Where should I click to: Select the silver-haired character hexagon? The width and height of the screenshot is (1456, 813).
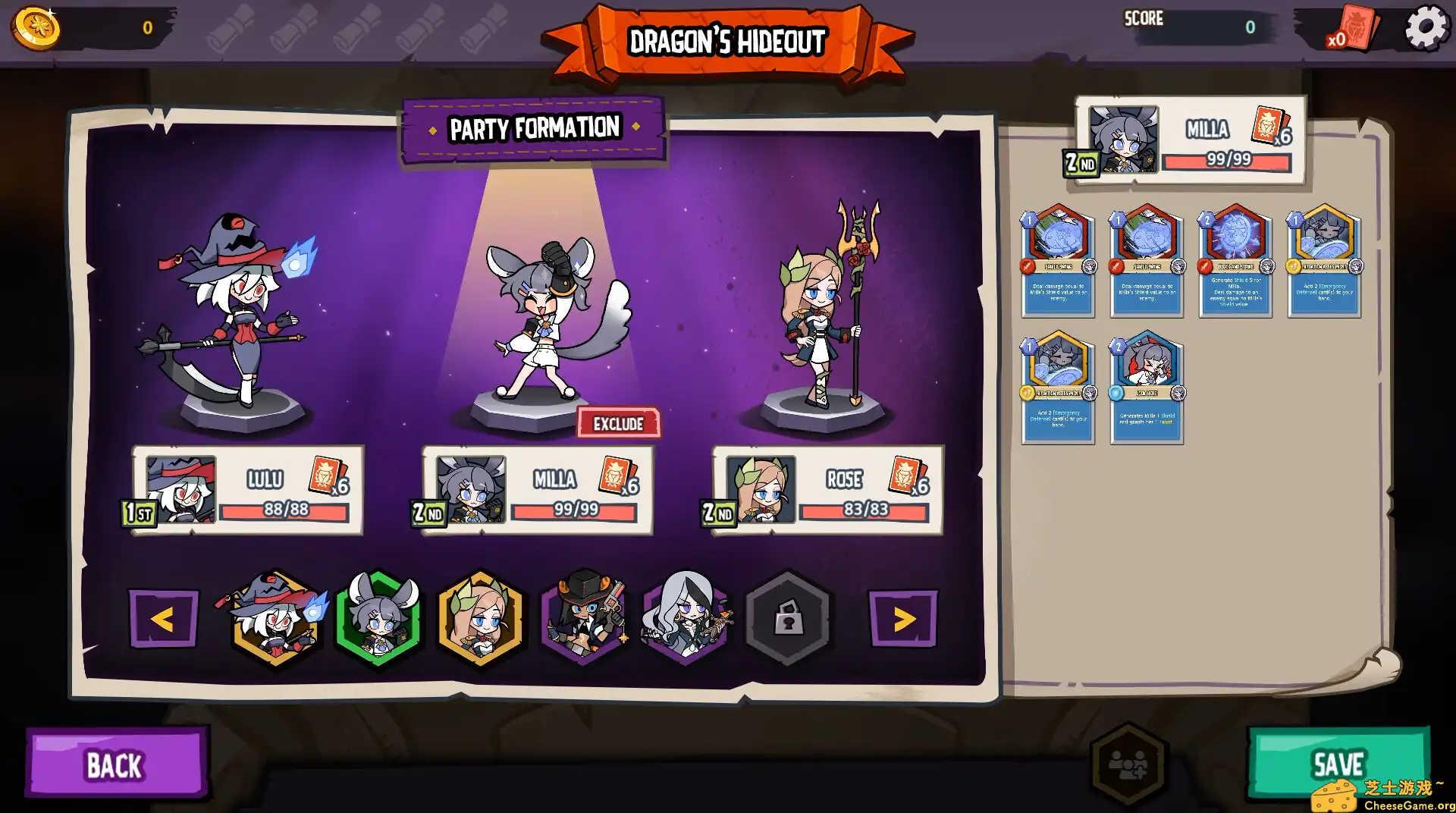tap(687, 620)
